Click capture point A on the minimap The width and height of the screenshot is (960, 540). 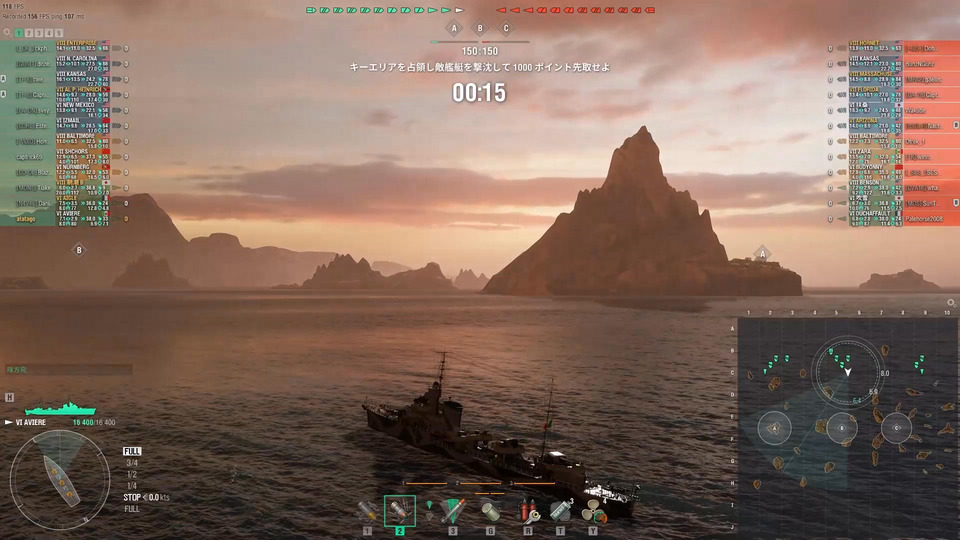click(x=773, y=428)
